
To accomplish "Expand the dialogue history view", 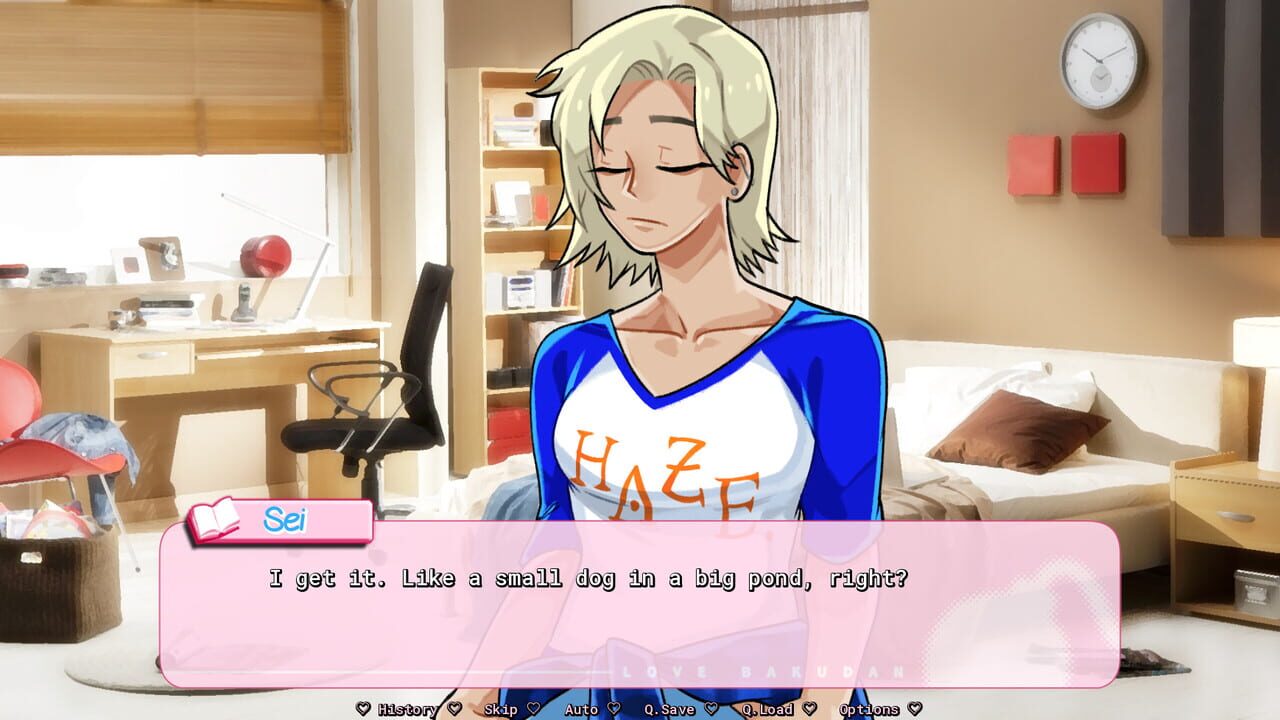I will pos(407,708).
